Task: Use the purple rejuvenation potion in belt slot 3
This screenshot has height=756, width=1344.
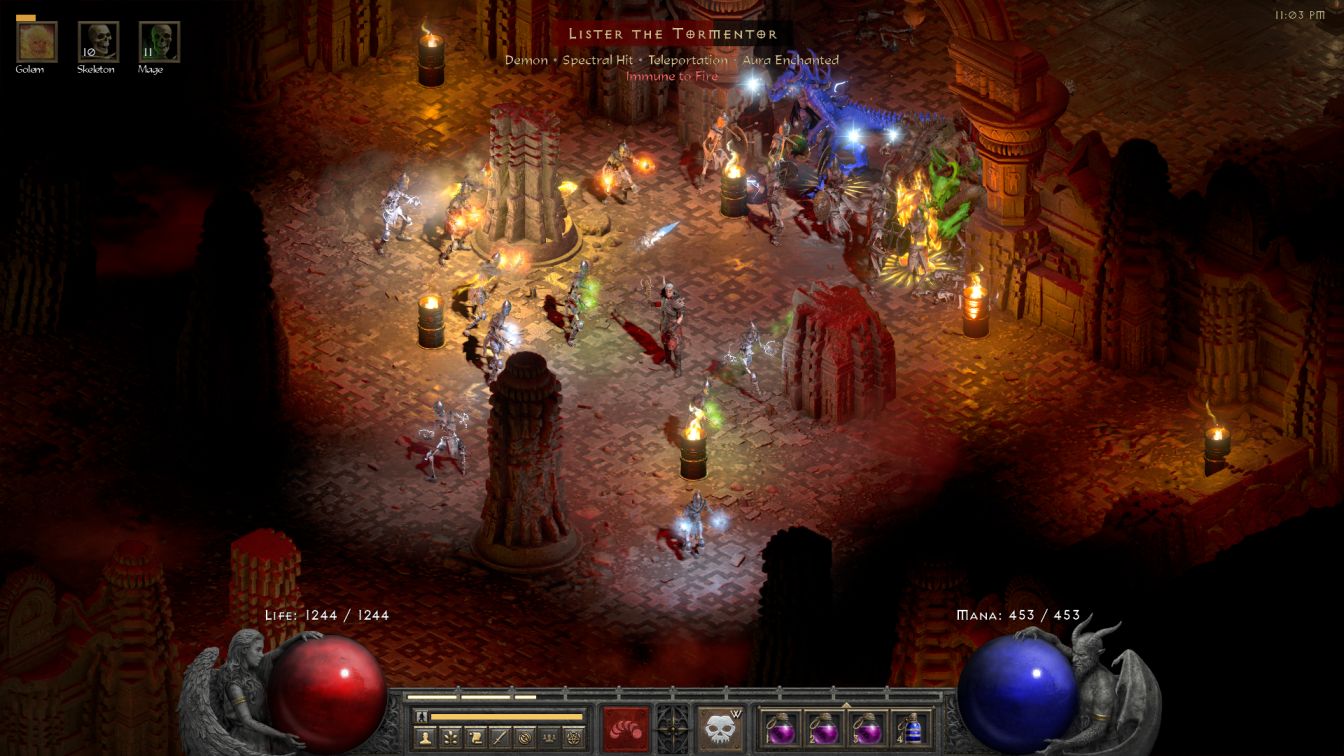Action: [867, 728]
